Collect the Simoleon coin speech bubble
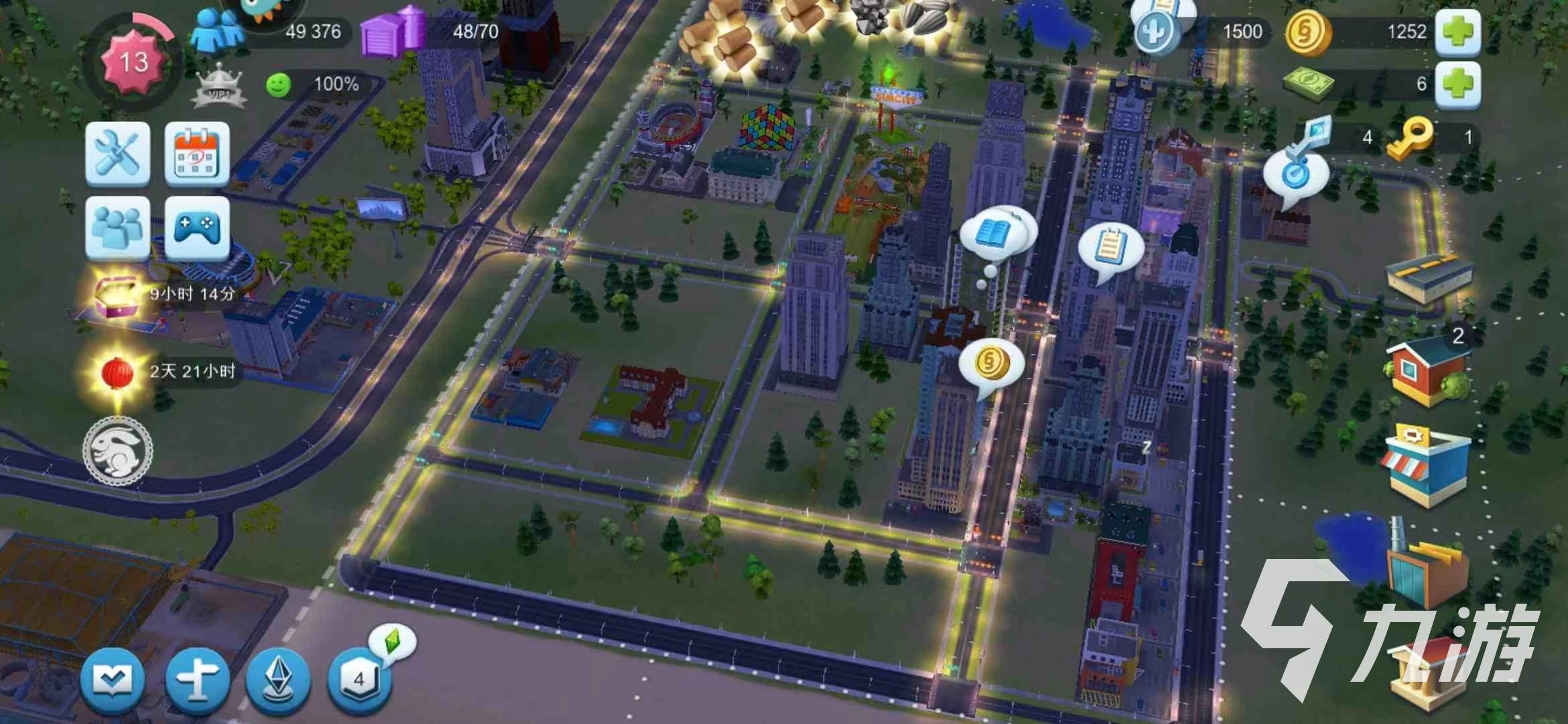This screenshot has height=724, width=1568. [990, 363]
